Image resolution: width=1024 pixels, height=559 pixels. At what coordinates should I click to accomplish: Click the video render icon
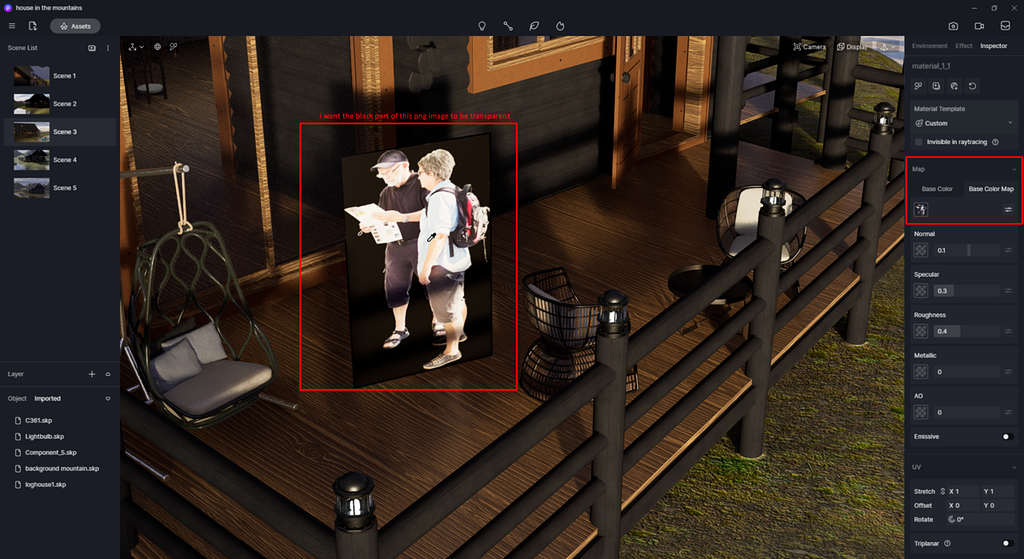click(x=979, y=26)
